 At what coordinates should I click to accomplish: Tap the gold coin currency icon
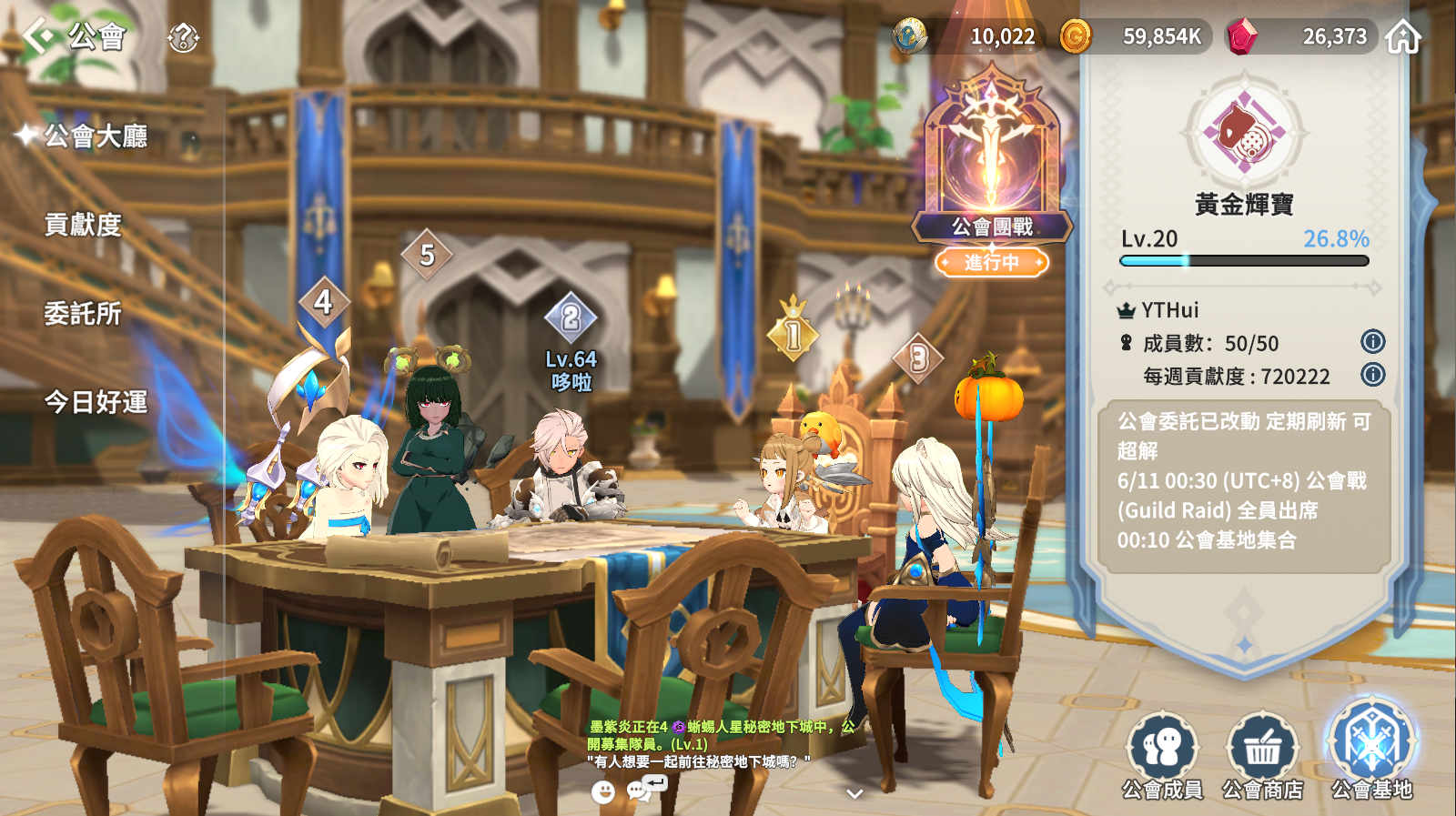click(1075, 36)
